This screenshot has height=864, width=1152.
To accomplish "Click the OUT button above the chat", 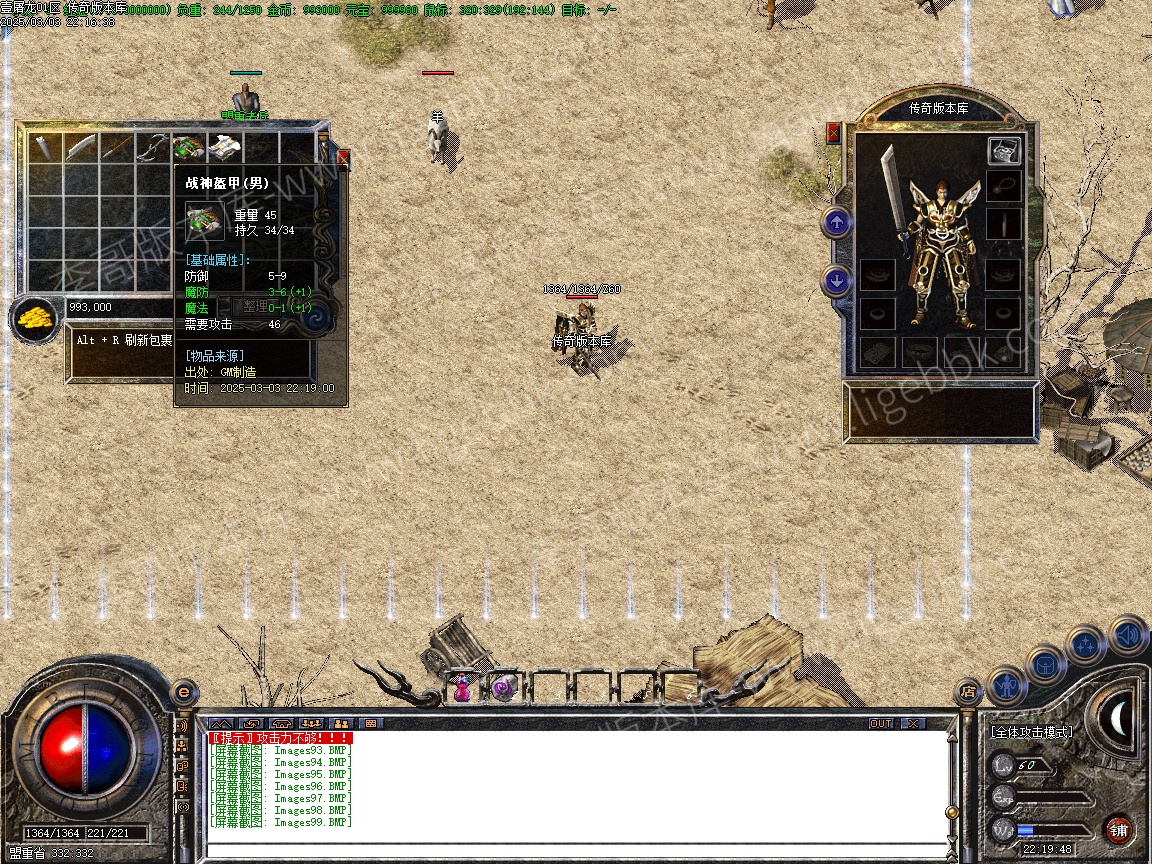I will [880, 723].
